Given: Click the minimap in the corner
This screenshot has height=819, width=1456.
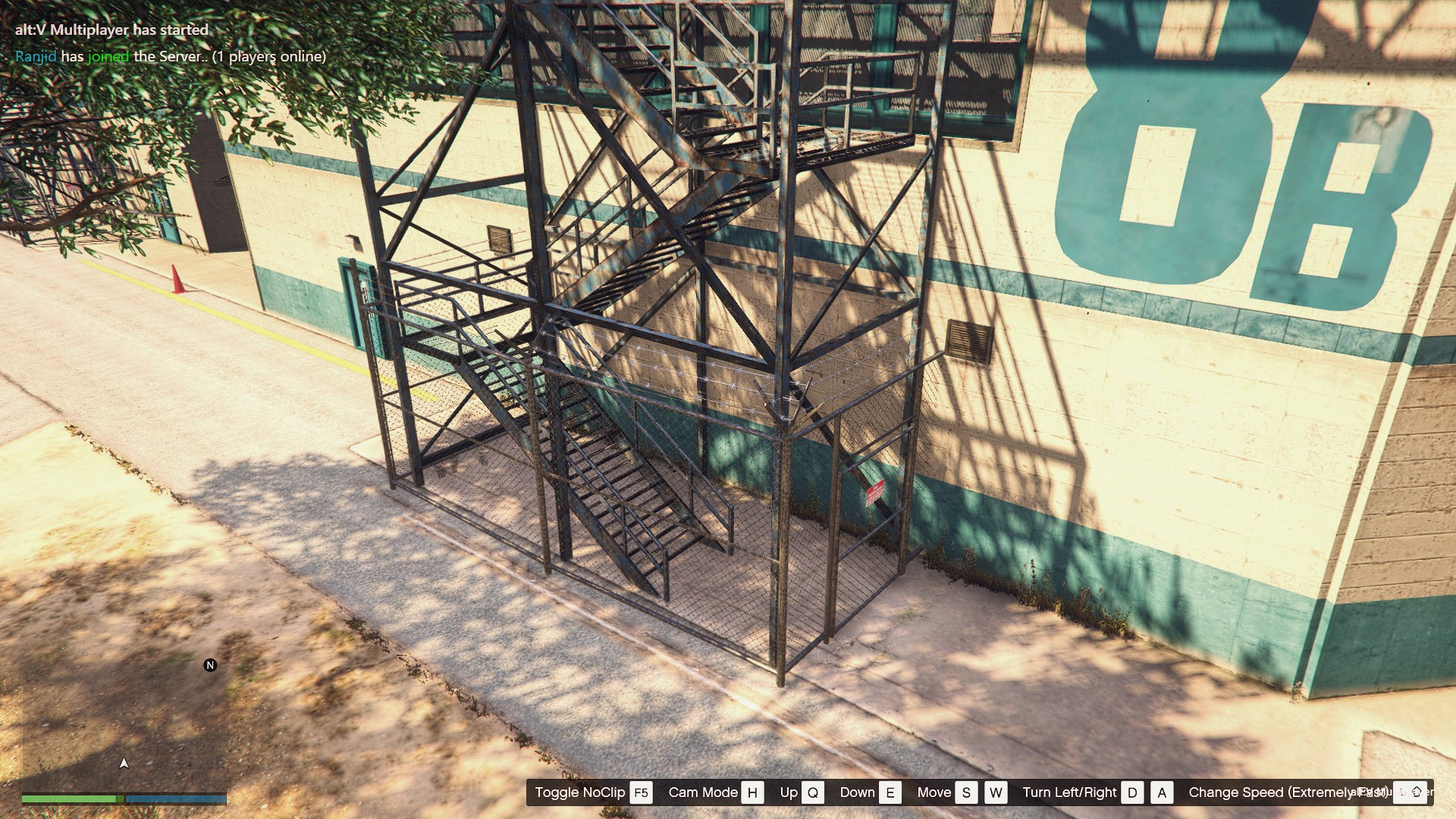Looking at the screenshot, I should [124, 728].
